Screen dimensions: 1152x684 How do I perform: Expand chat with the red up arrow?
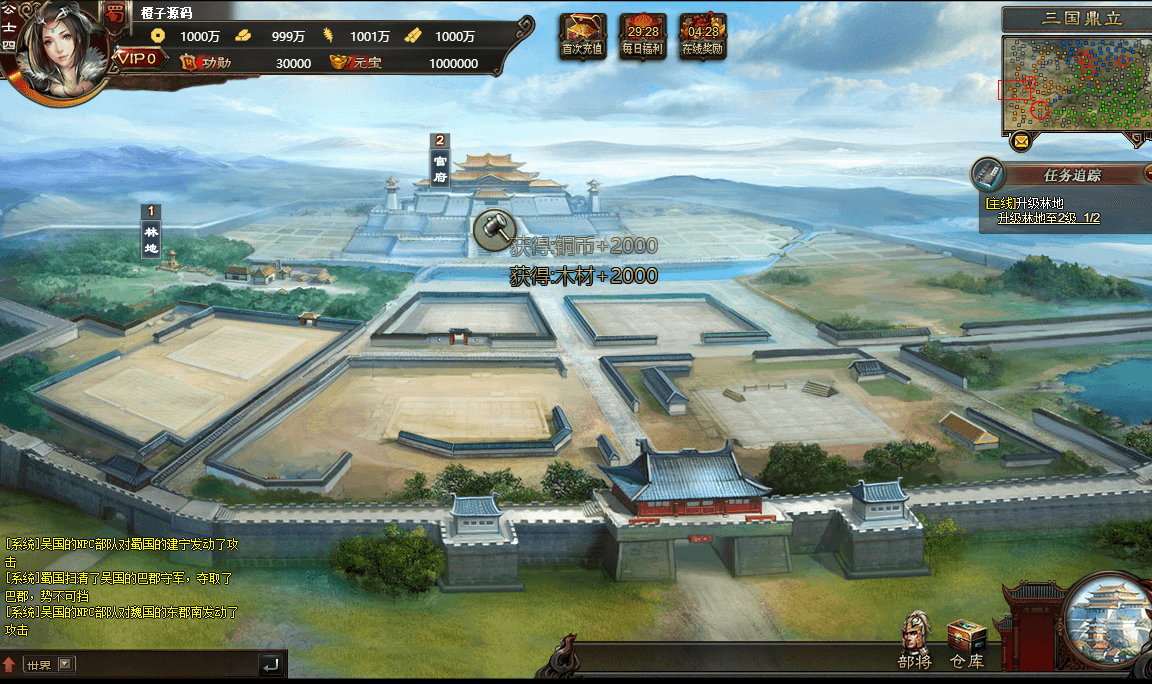pyautogui.click(x=10, y=664)
